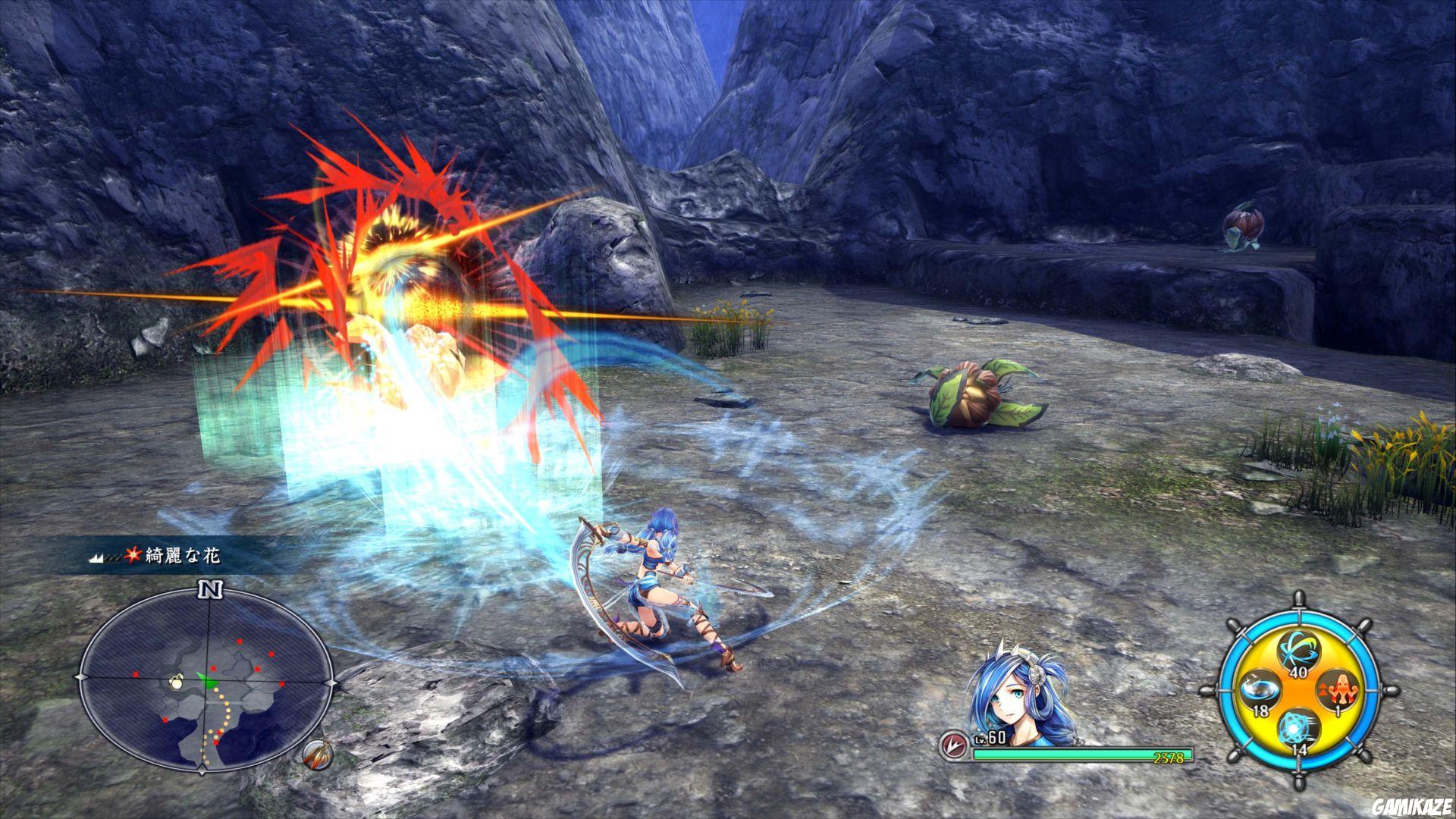Choose the water vortex skill showing 18 uses
Viewport: 1456px width, 819px height.
tap(1259, 689)
